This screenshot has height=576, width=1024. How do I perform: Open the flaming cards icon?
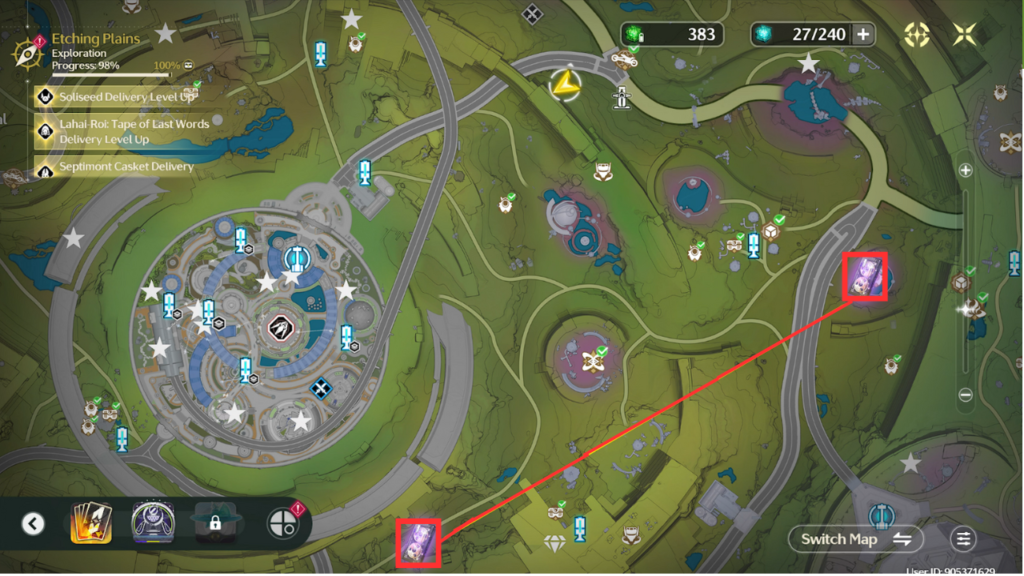90,523
